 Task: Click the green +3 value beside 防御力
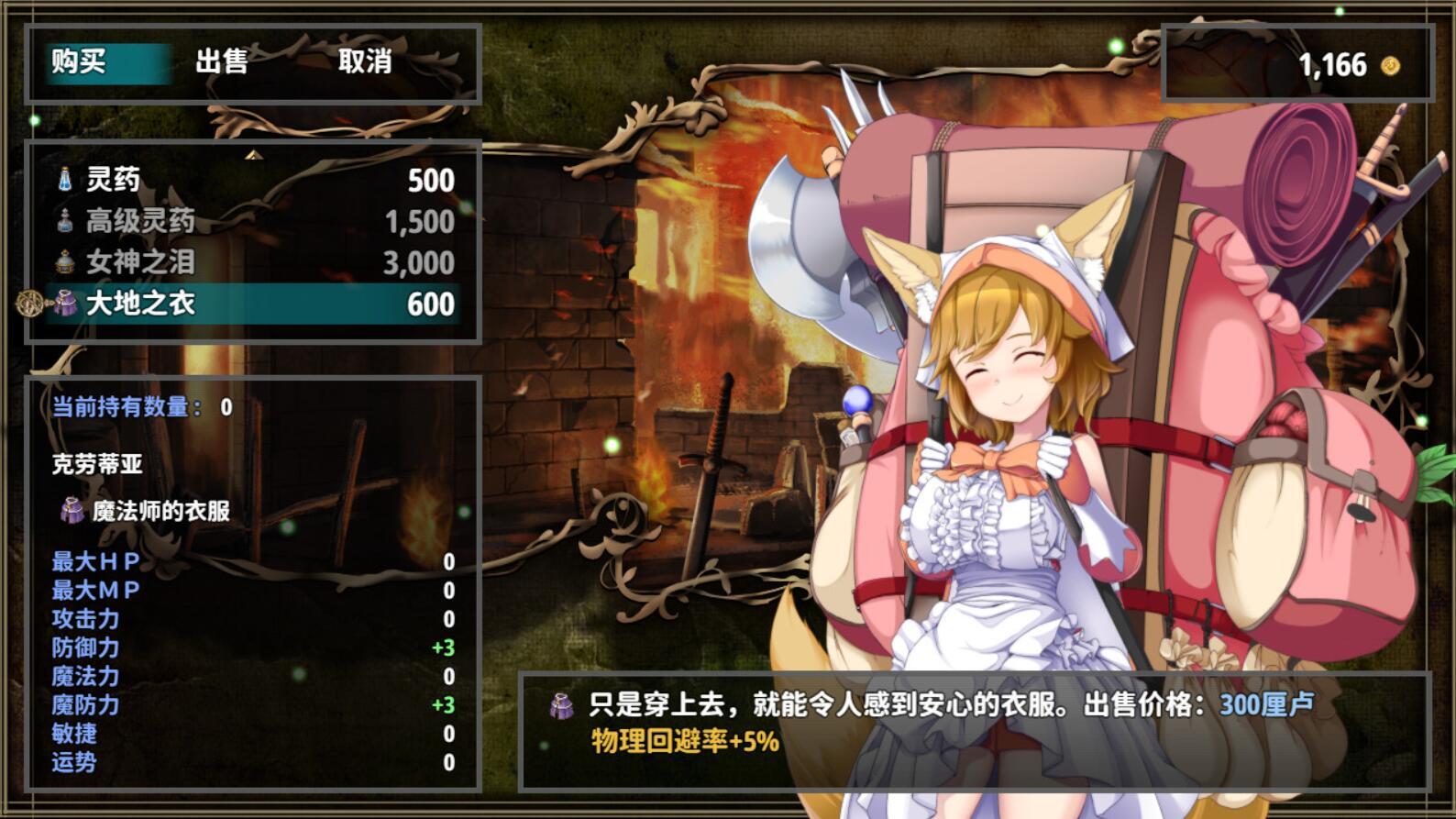444,646
